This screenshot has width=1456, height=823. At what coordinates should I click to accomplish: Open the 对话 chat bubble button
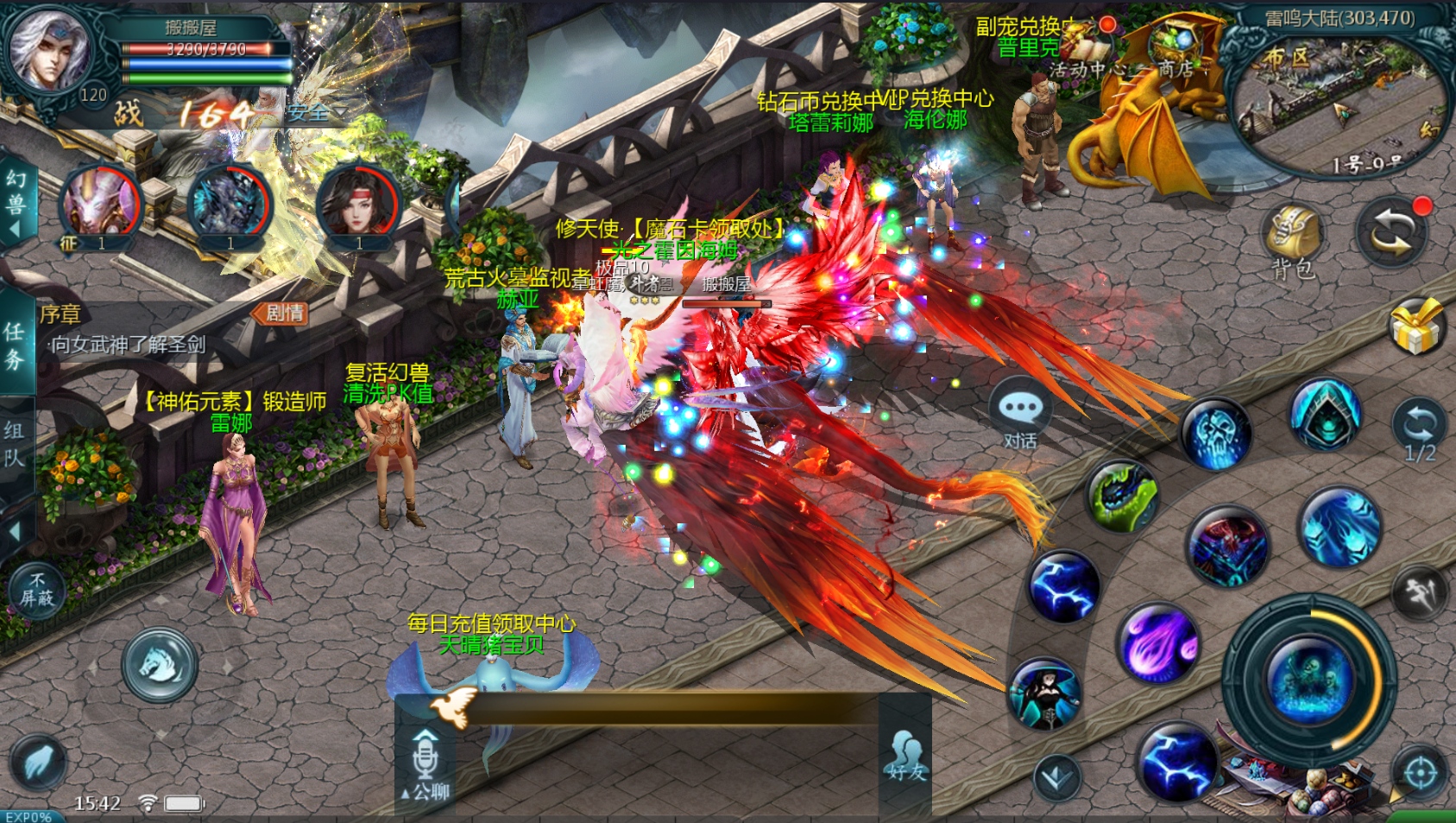tap(1020, 412)
